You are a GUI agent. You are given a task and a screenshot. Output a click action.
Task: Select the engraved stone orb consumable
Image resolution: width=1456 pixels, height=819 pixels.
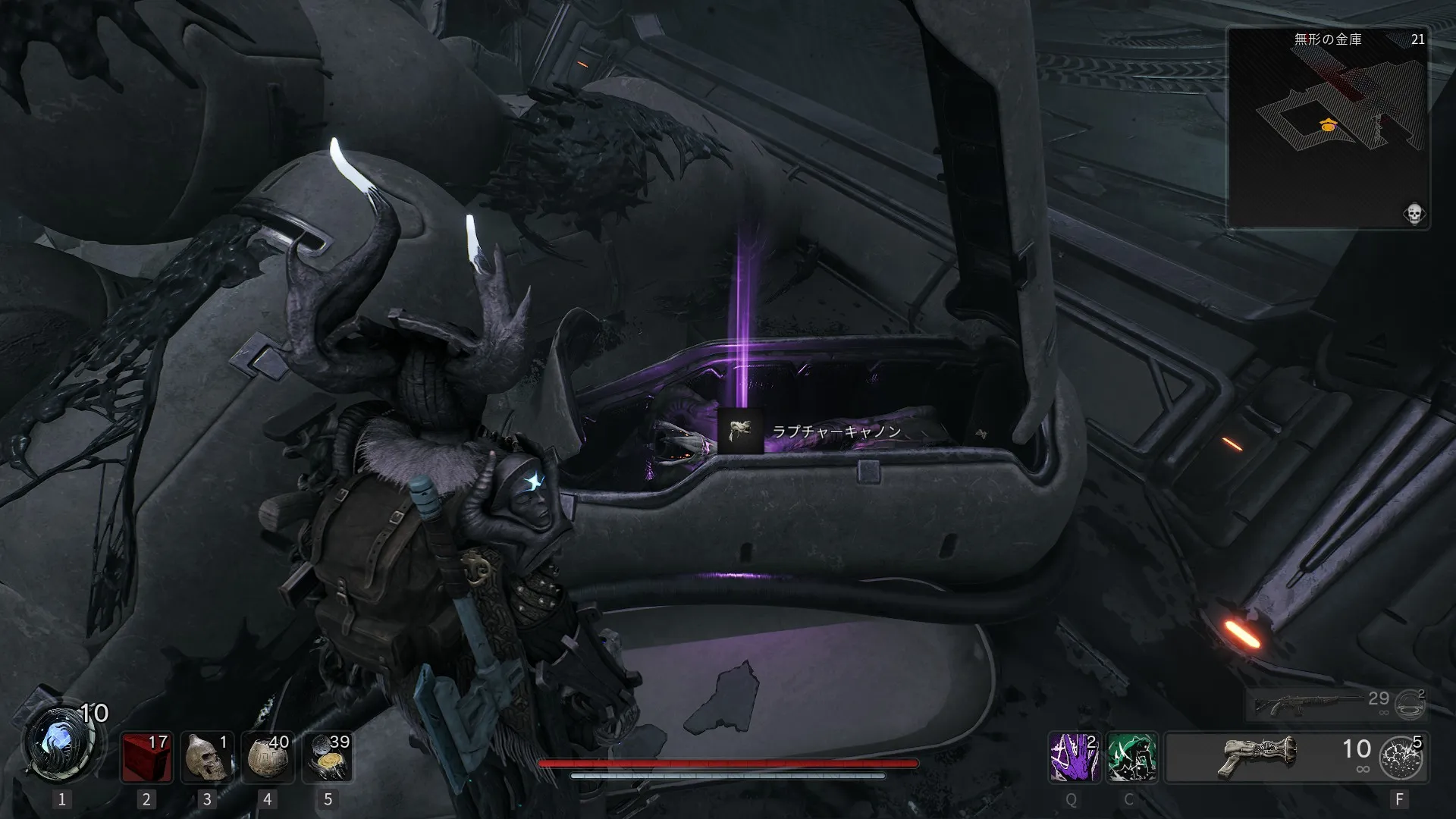point(267,757)
